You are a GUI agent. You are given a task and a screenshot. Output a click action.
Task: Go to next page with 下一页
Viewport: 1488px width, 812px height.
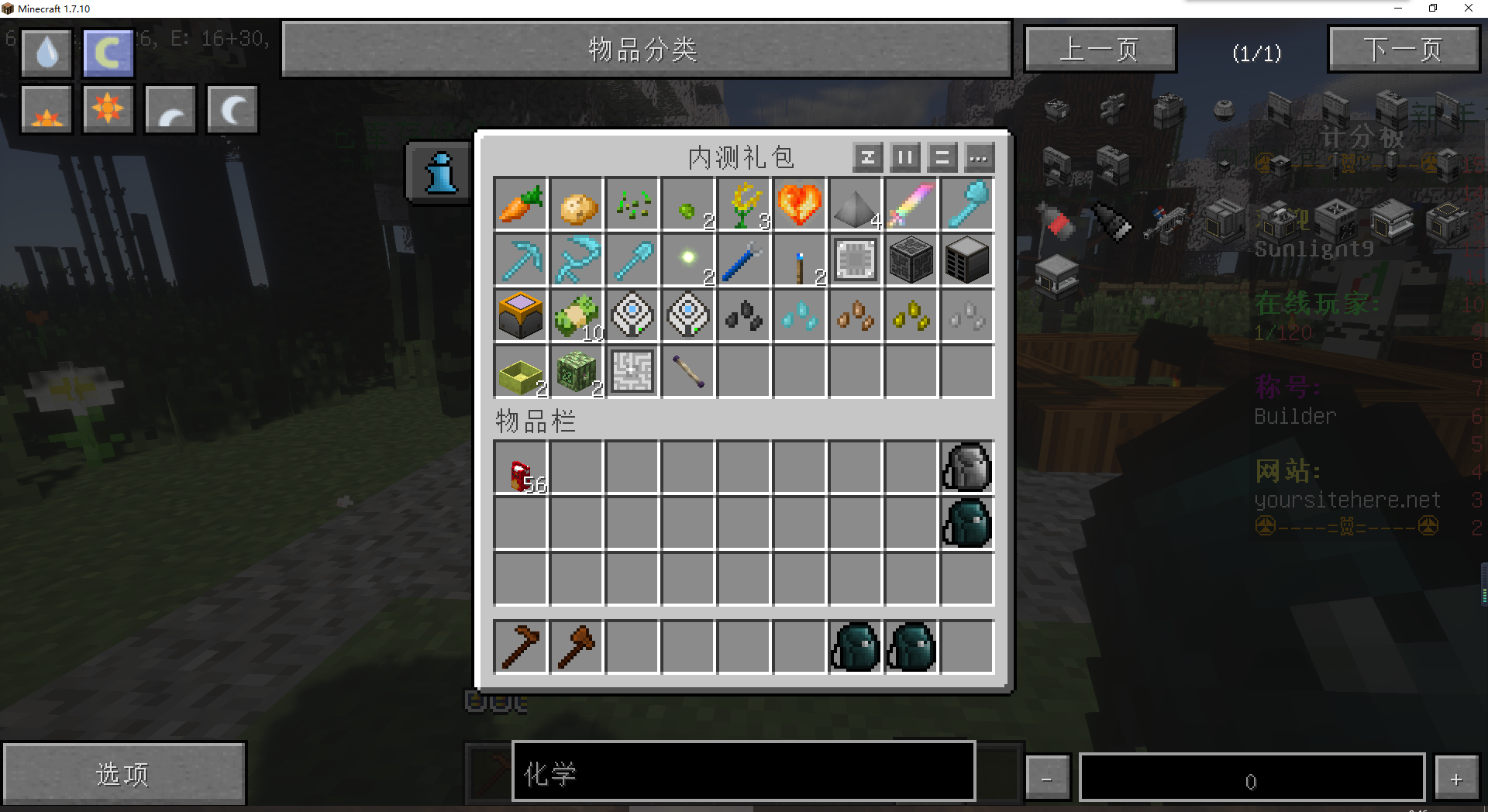tap(1404, 50)
